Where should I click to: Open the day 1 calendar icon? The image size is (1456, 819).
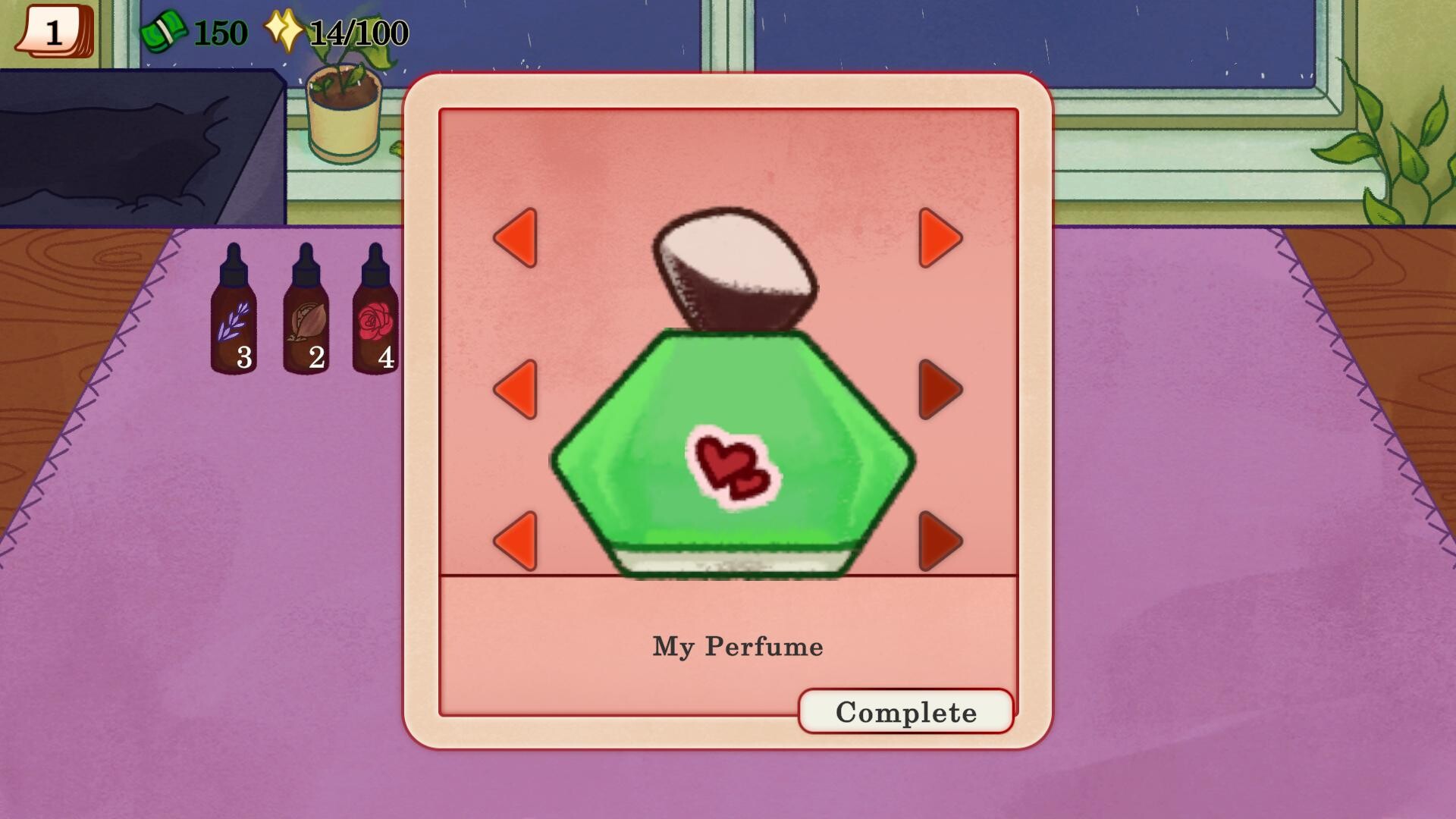53,32
